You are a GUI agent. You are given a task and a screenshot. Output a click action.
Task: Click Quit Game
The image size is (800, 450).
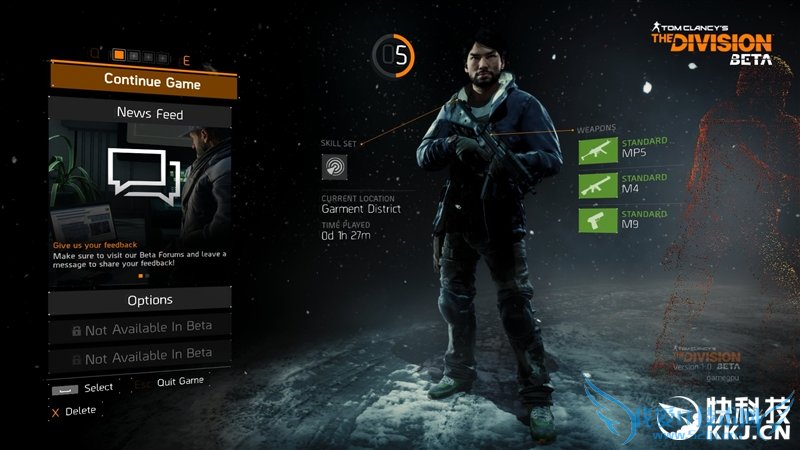pos(180,382)
